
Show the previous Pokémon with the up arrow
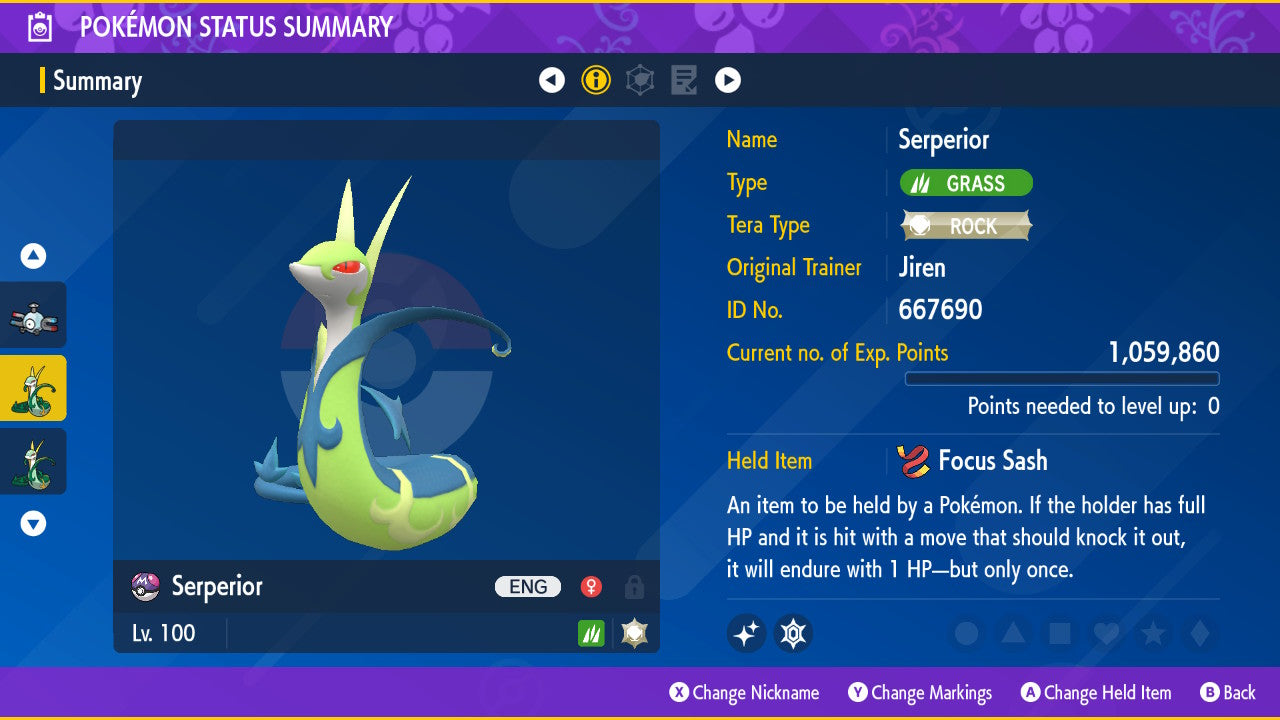[33, 257]
